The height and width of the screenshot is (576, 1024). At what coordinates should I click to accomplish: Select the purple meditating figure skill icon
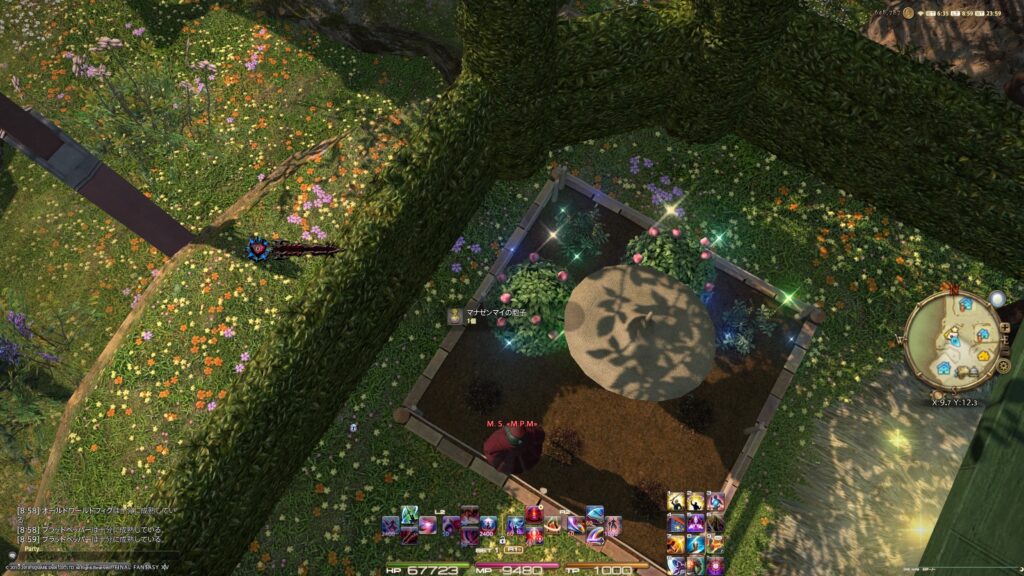pos(696,522)
